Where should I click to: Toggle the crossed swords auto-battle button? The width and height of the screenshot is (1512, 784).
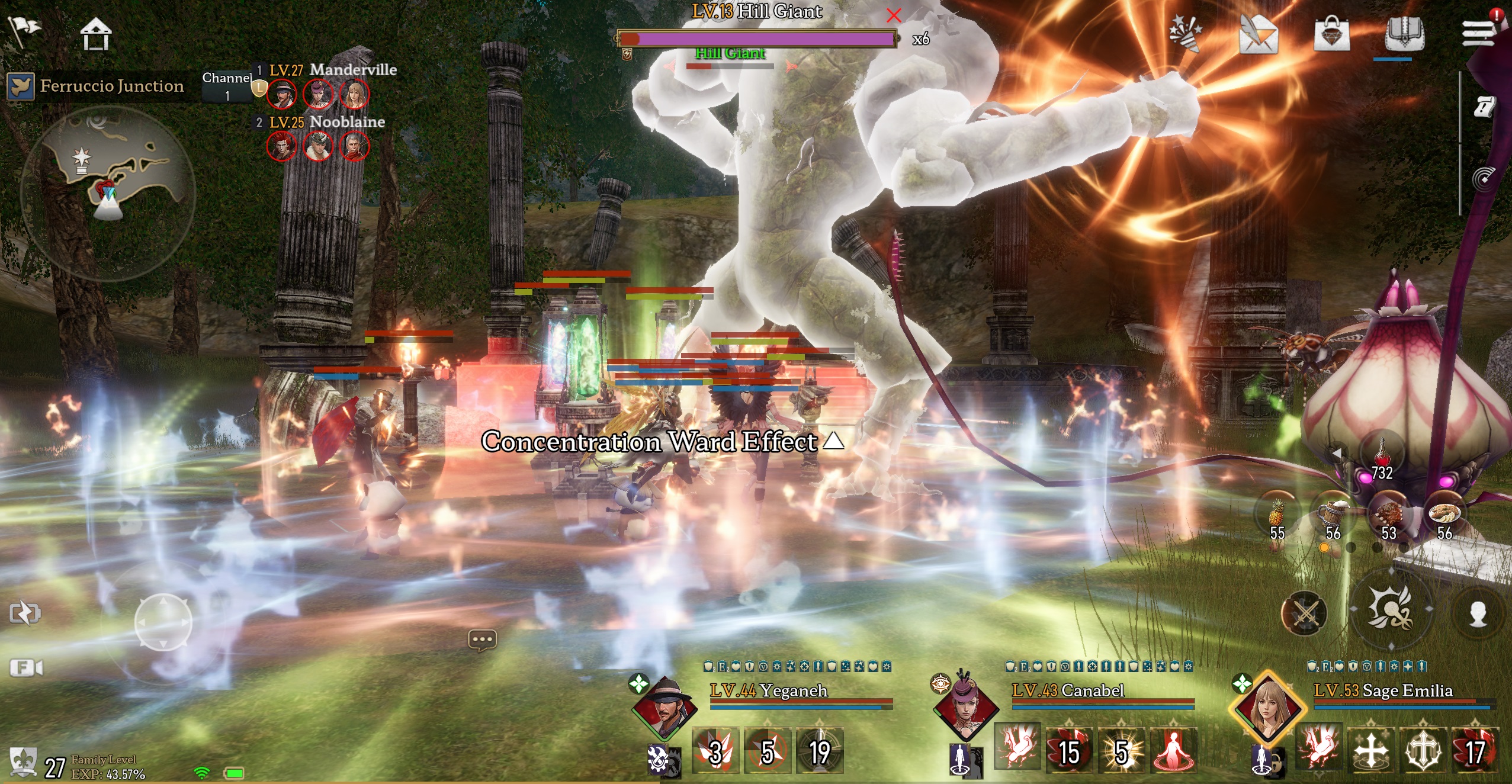point(1304,613)
